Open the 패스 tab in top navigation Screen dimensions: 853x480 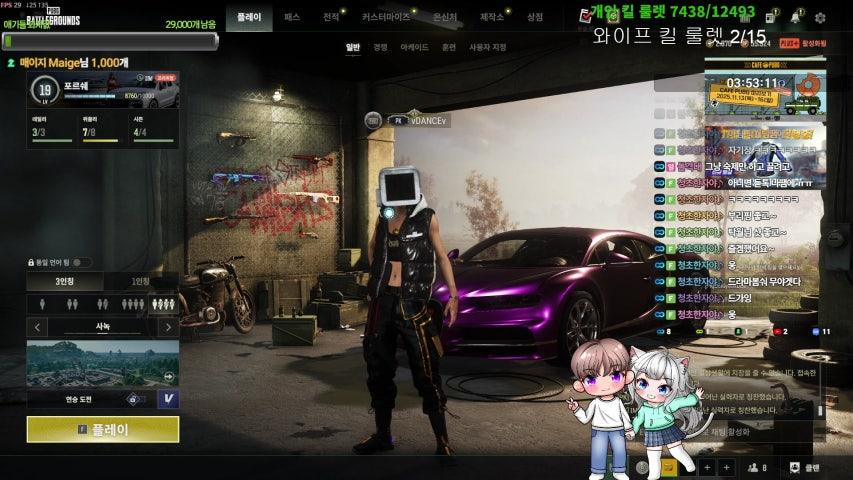coord(292,17)
